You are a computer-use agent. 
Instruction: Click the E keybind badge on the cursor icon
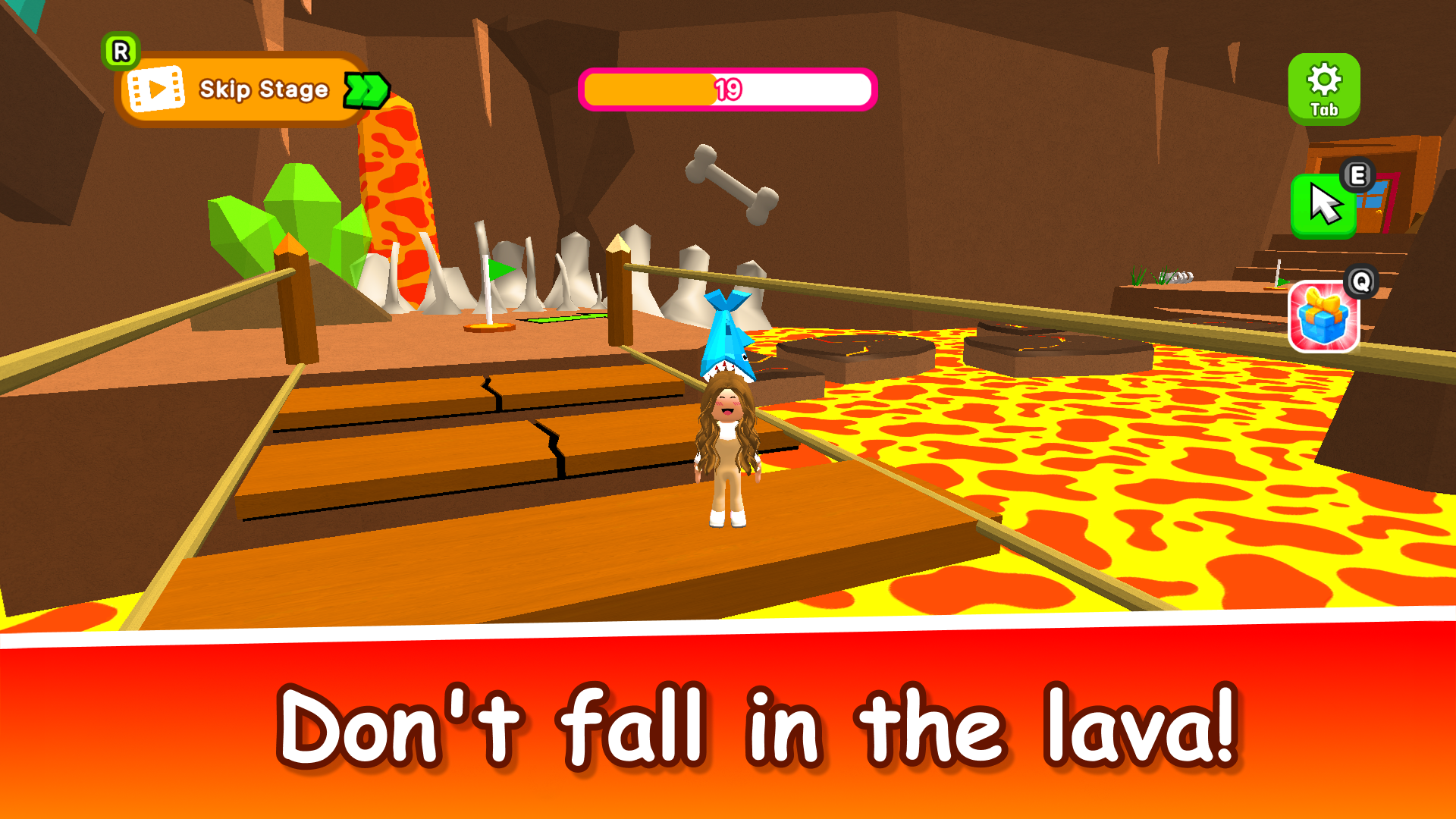(1357, 174)
